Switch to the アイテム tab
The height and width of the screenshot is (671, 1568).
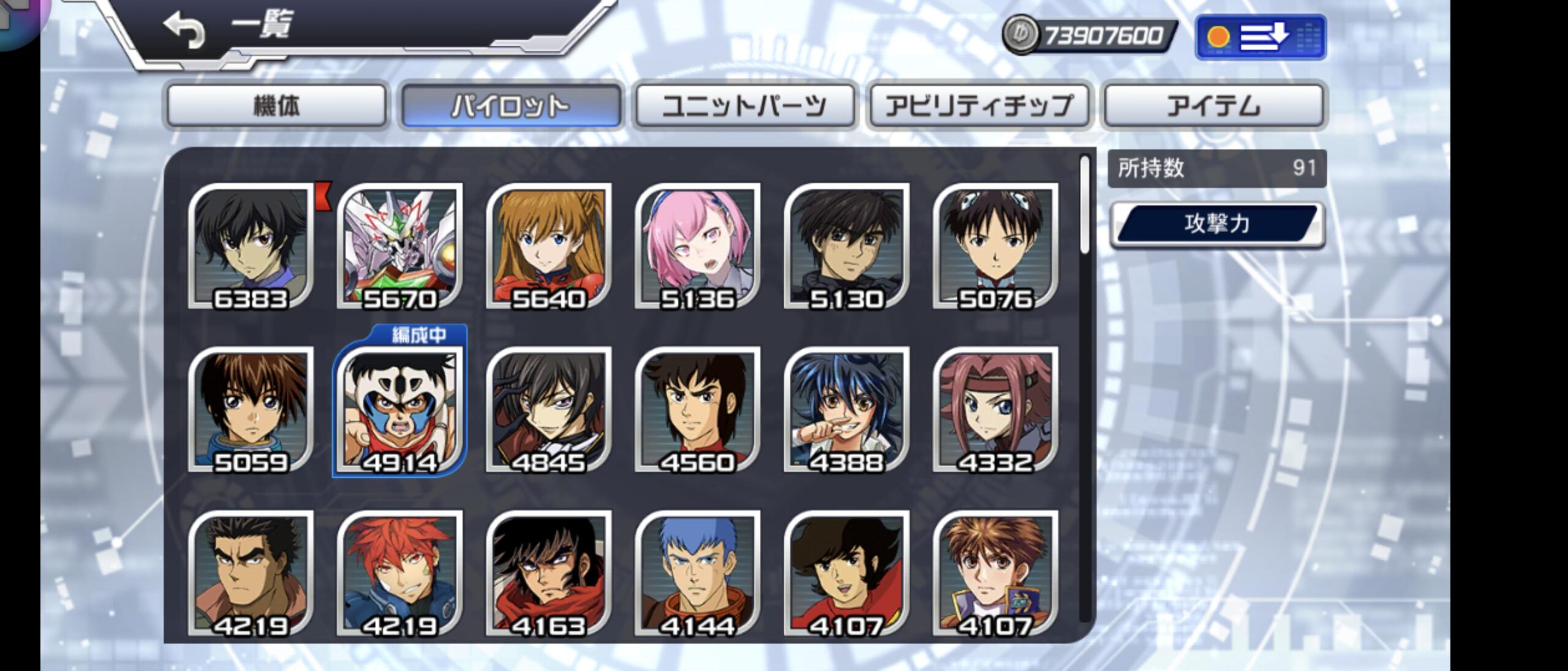click(1213, 106)
